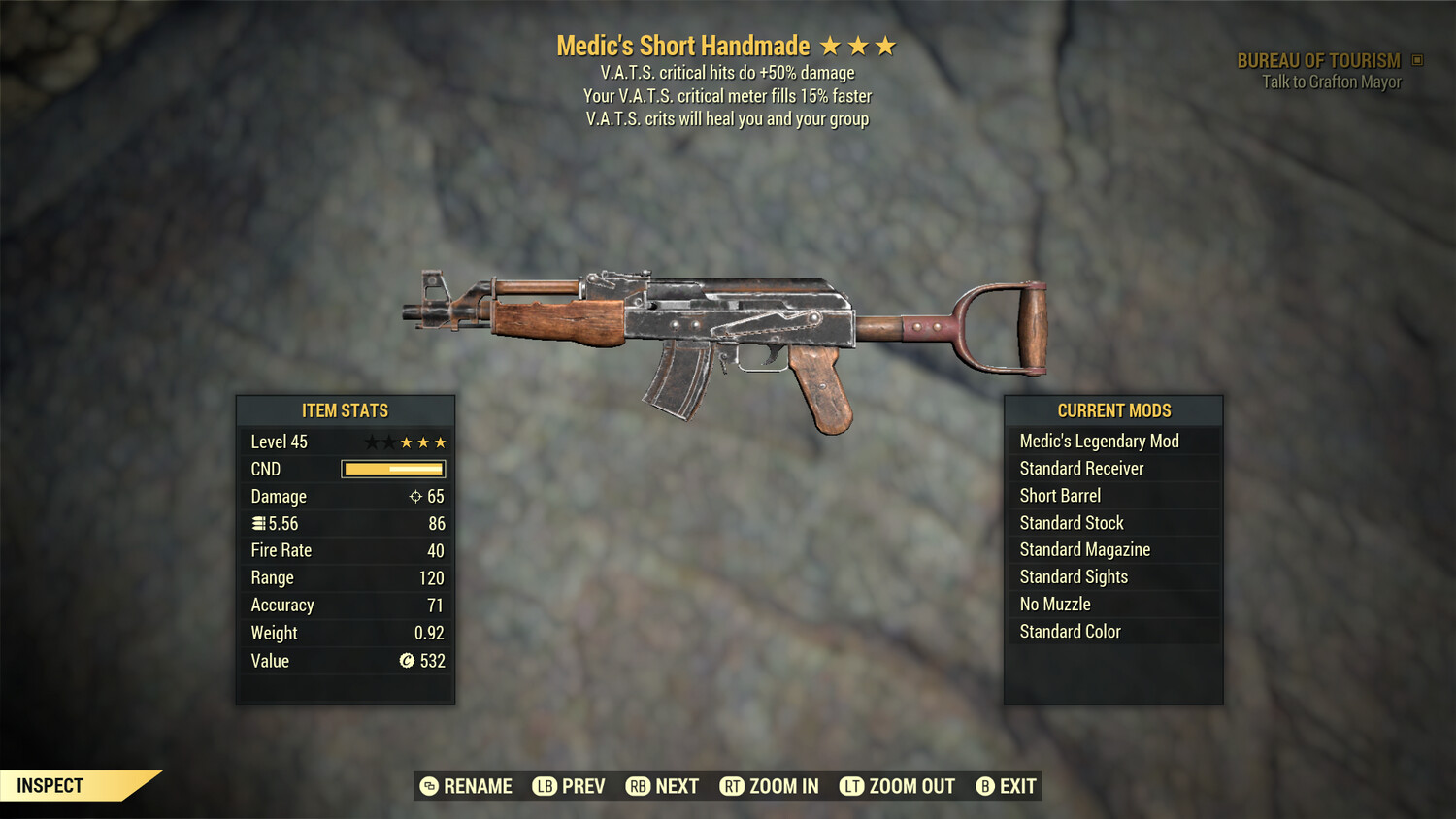
Task: Select the third star in the Level 45 row
Action: coord(406,442)
